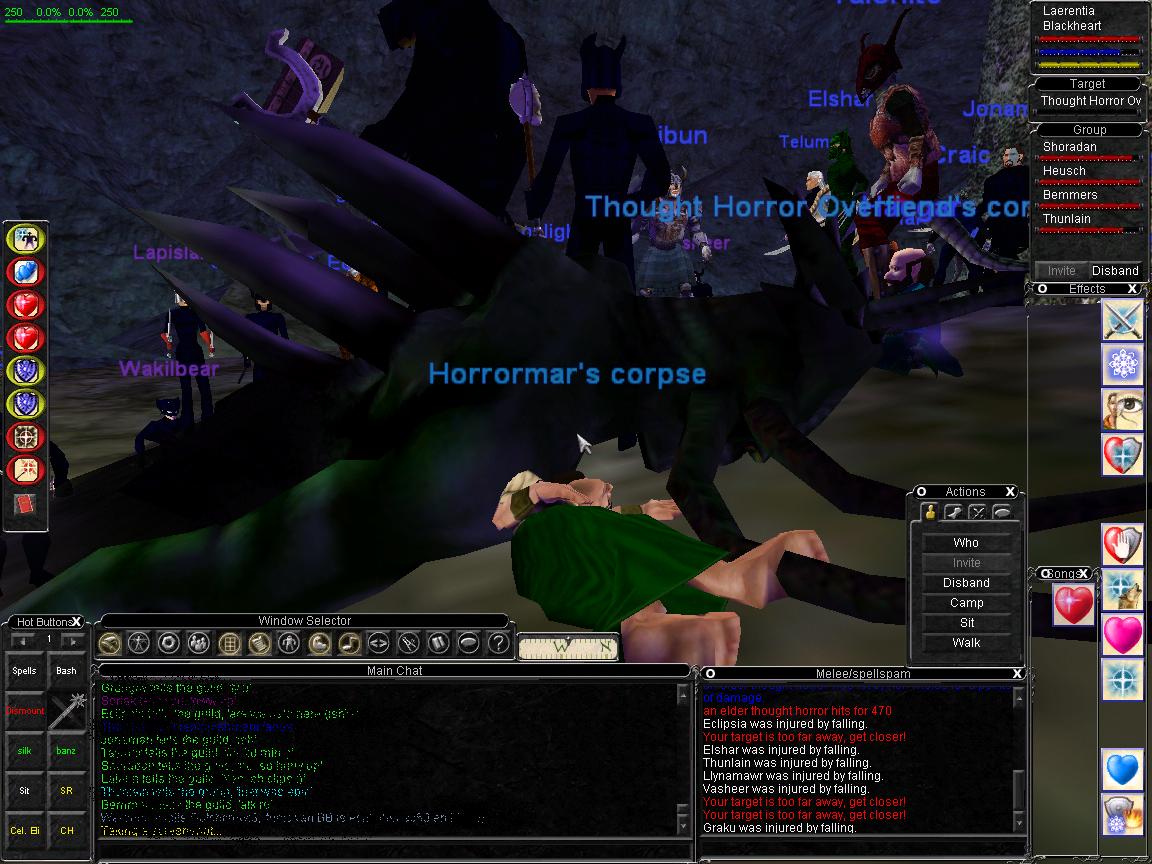
Task: Open the Spells hot button
Action: click(25, 671)
